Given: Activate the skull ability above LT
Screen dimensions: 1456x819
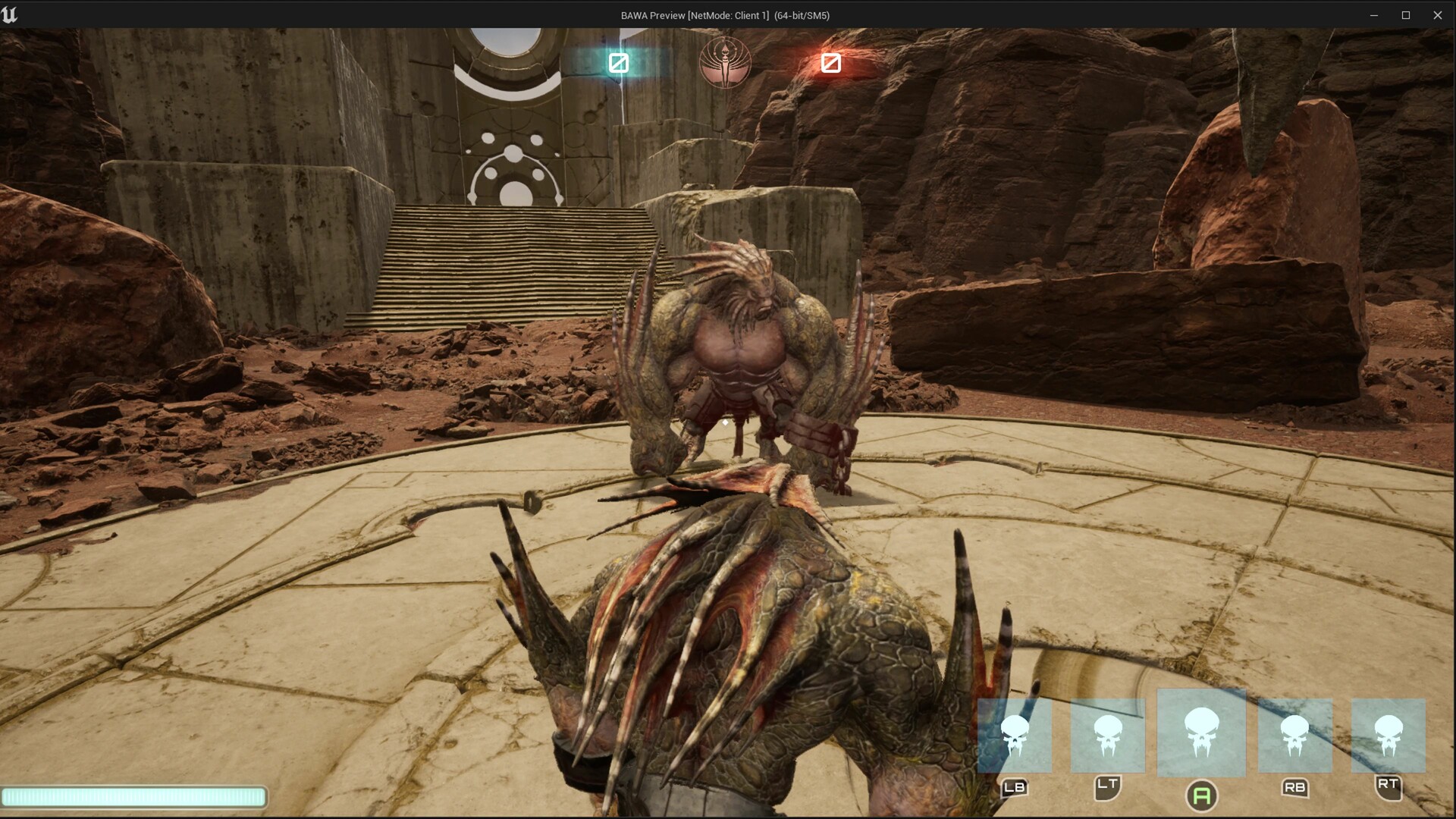Looking at the screenshot, I should tap(1107, 736).
